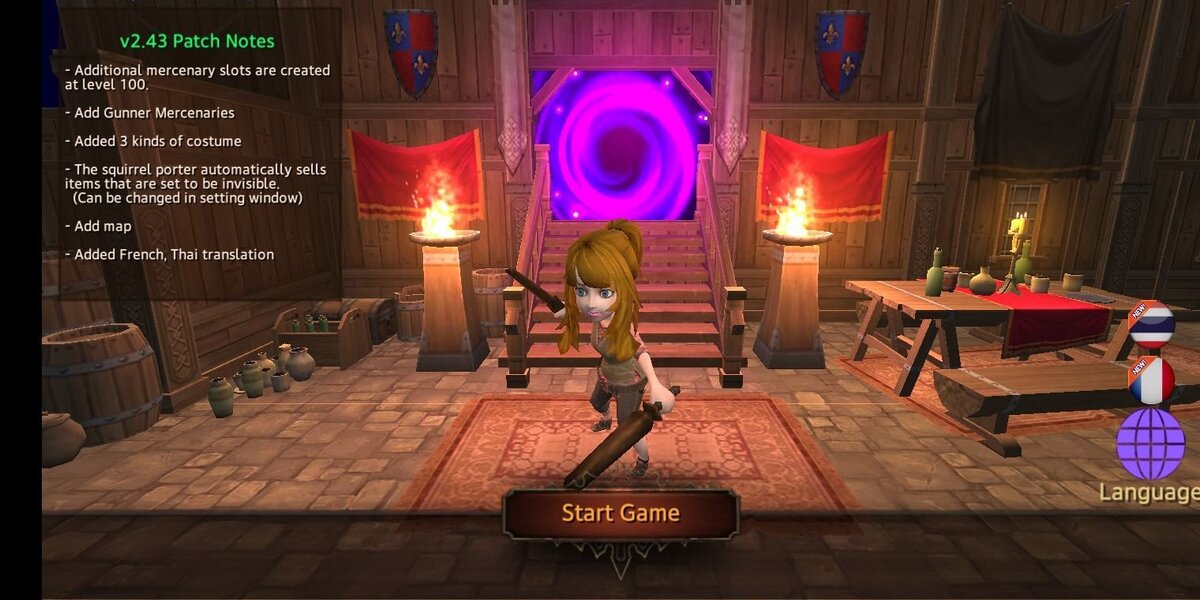This screenshot has height=600, width=1200.
Task: Choose the French flag language
Action: [1151, 382]
